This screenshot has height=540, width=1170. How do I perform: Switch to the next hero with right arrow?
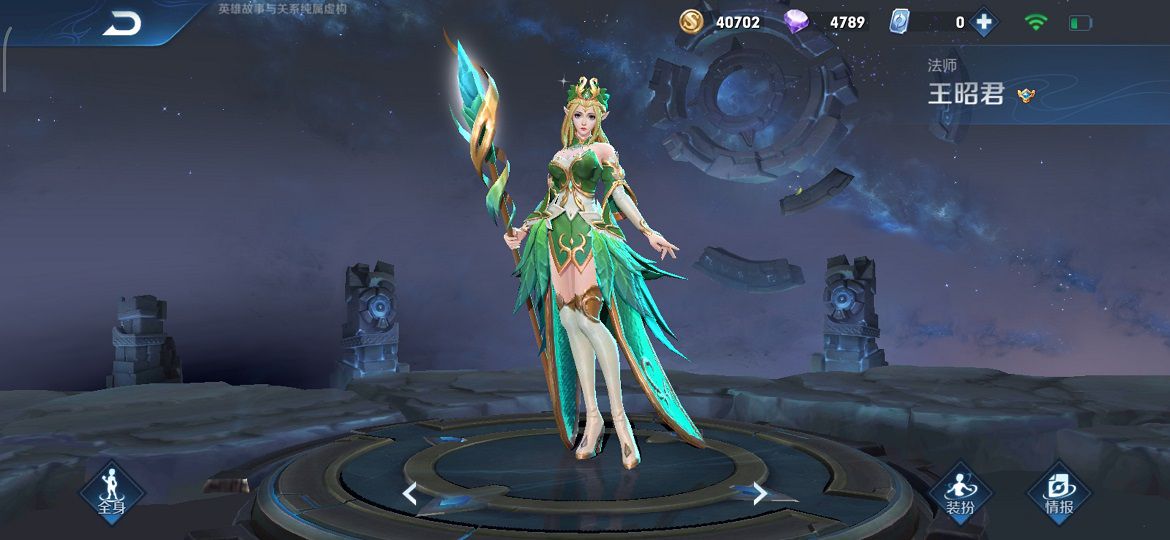point(760,492)
